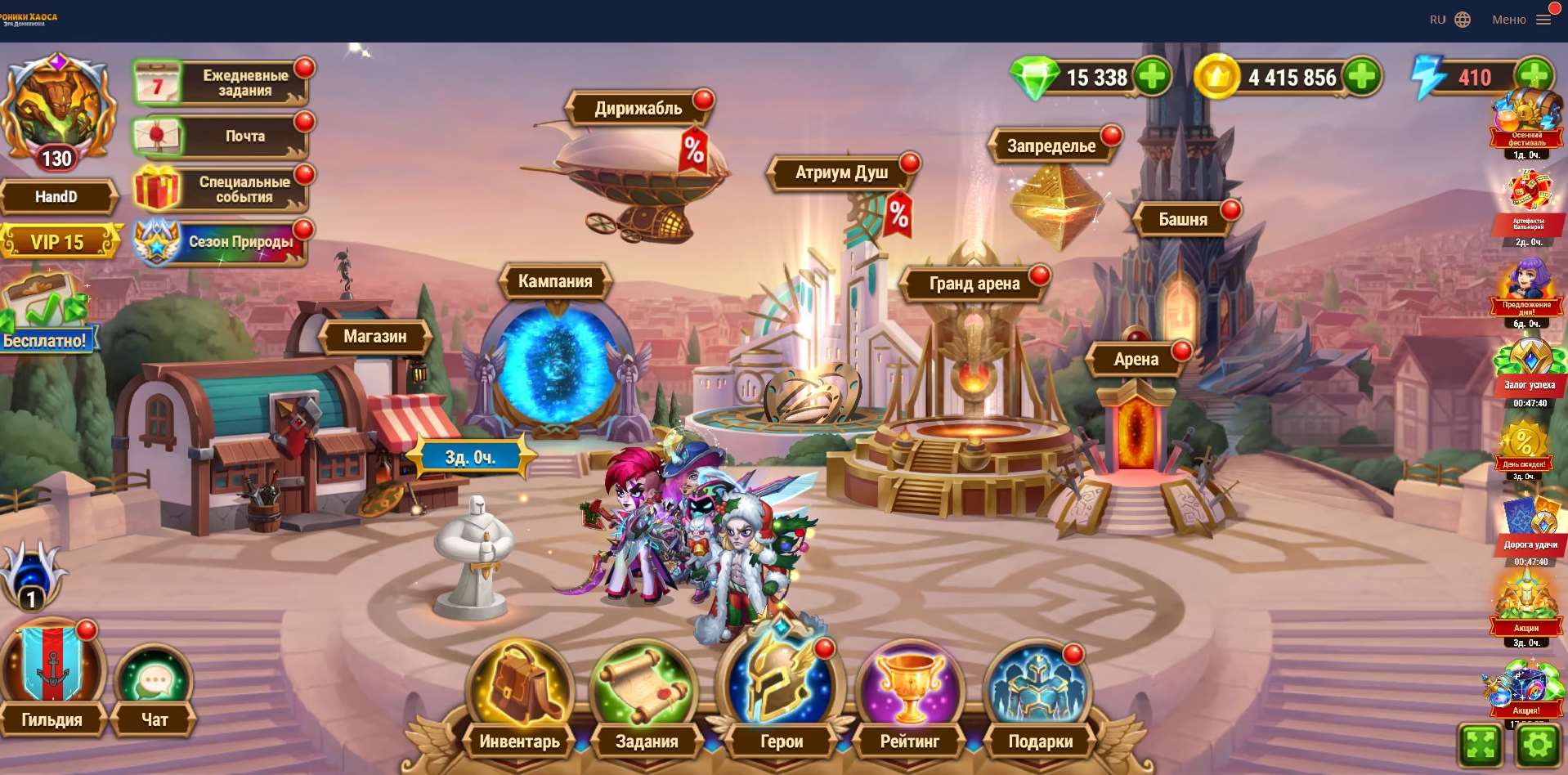Go to the Airship (Дирижабль)
1568x775 pixels.
click(x=638, y=109)
